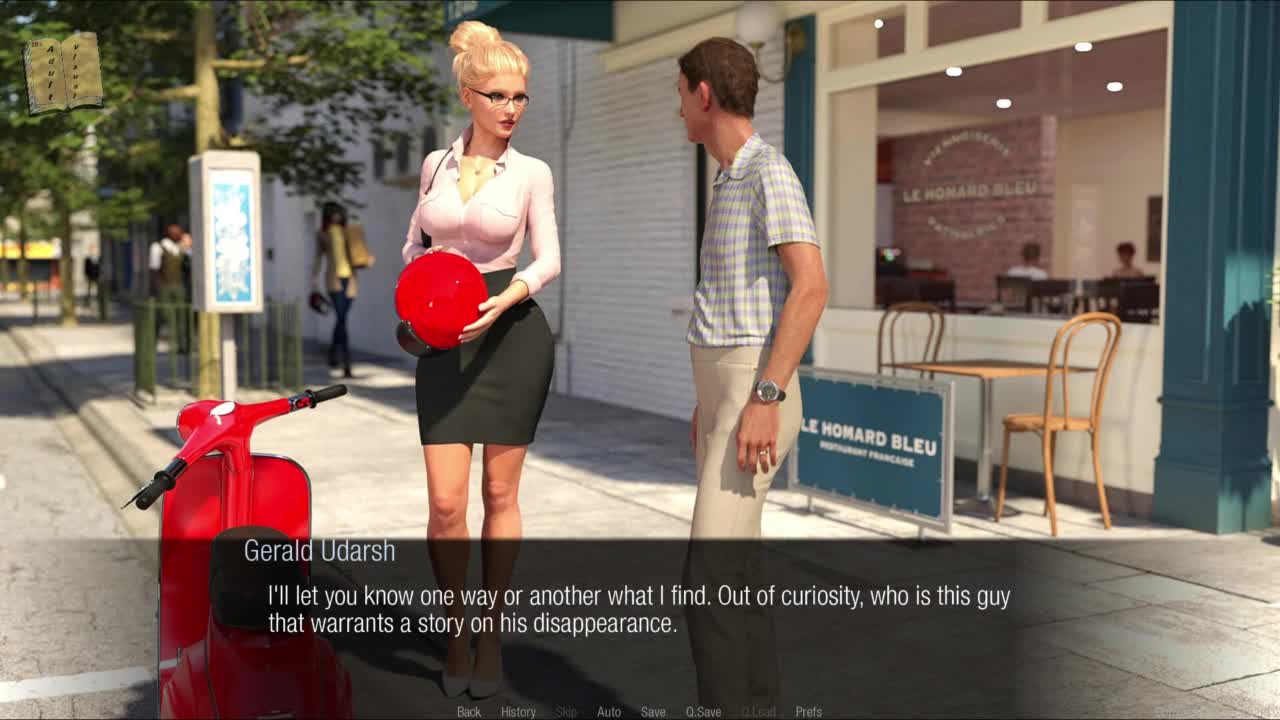1280x720 pixels.
Task: Open the History log
Action: coord(518,712)
